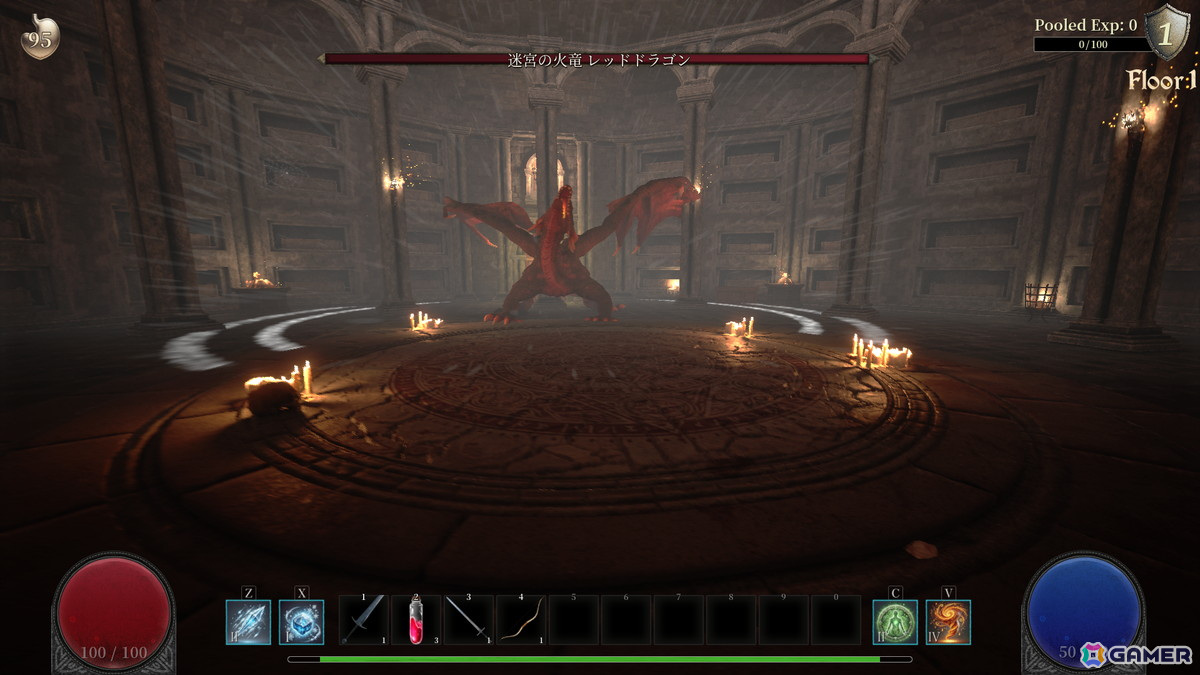The width and height of the screenshot is (1200, 675).
Task: Activate the ice shard skill icon
Action: 248,621
